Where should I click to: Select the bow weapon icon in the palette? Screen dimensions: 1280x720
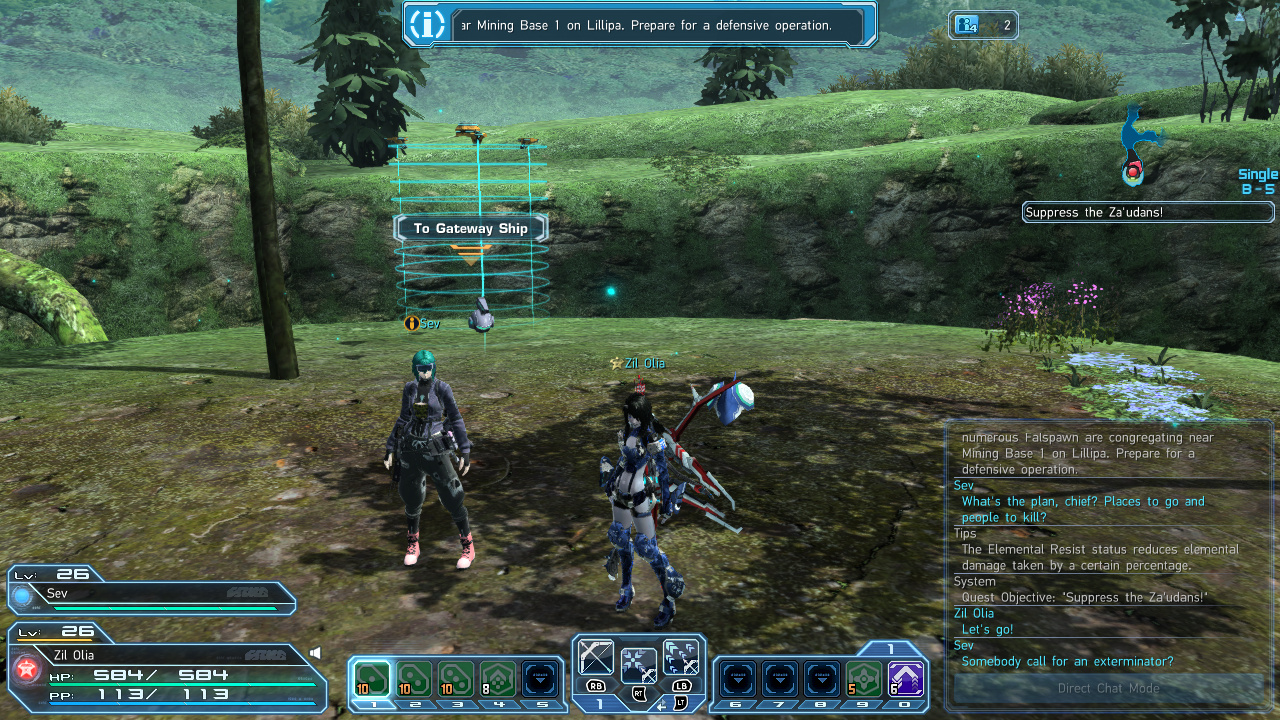click(596, 658)
